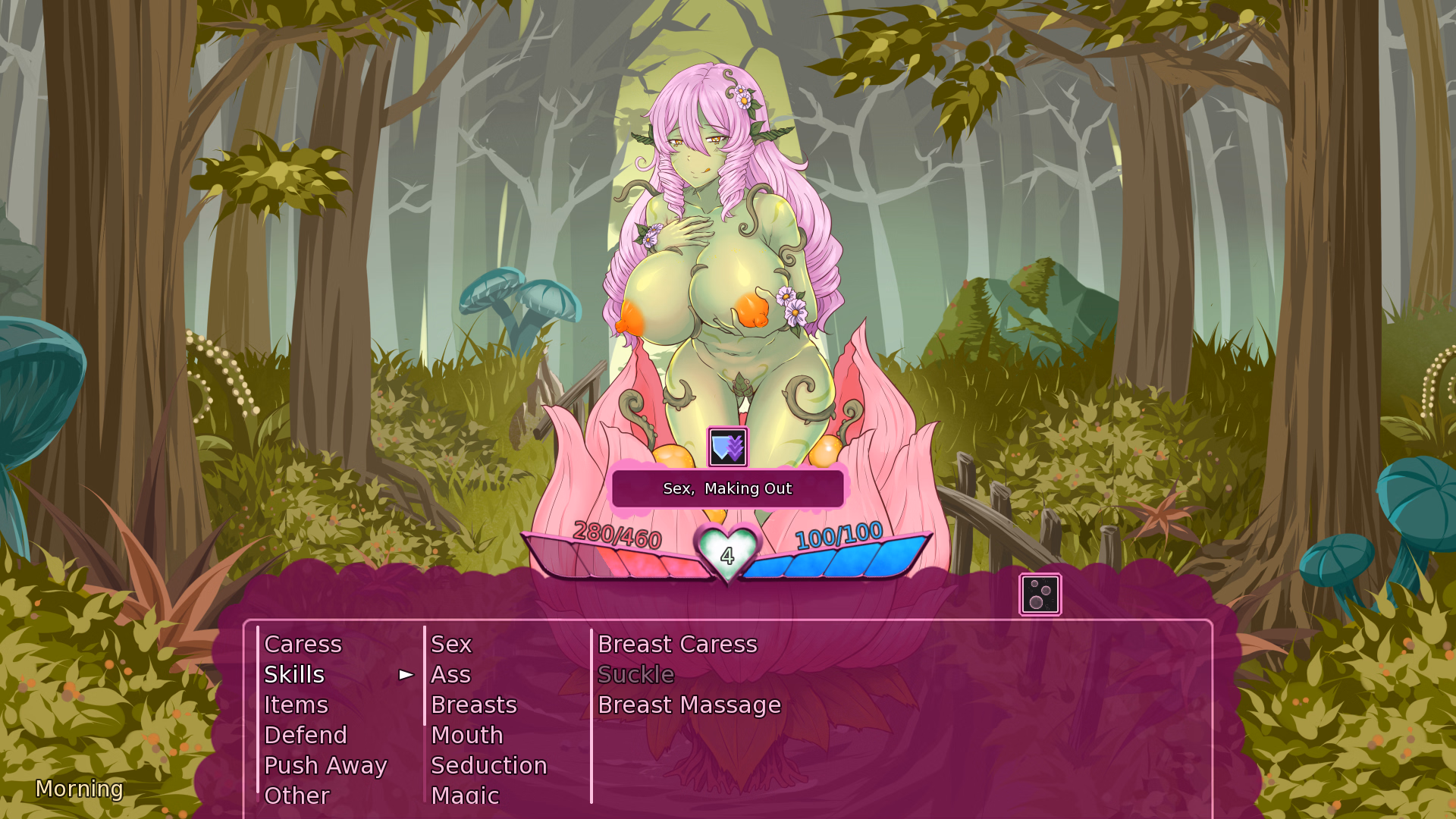Select the Mouth skill category
The width and height of the screenshot is (1456, 819).
pos(466,735)
